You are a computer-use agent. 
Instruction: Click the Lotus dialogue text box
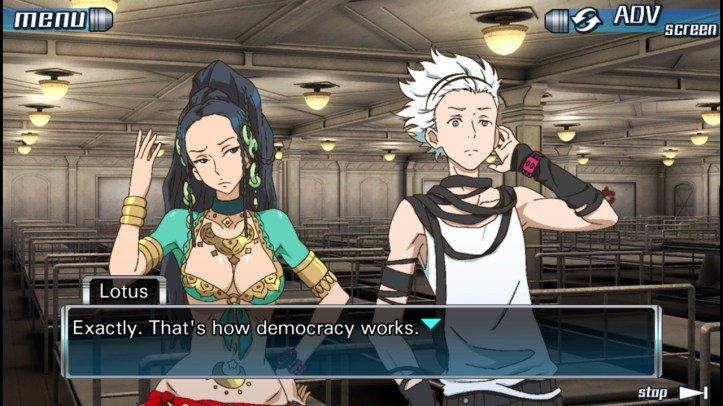361,340
